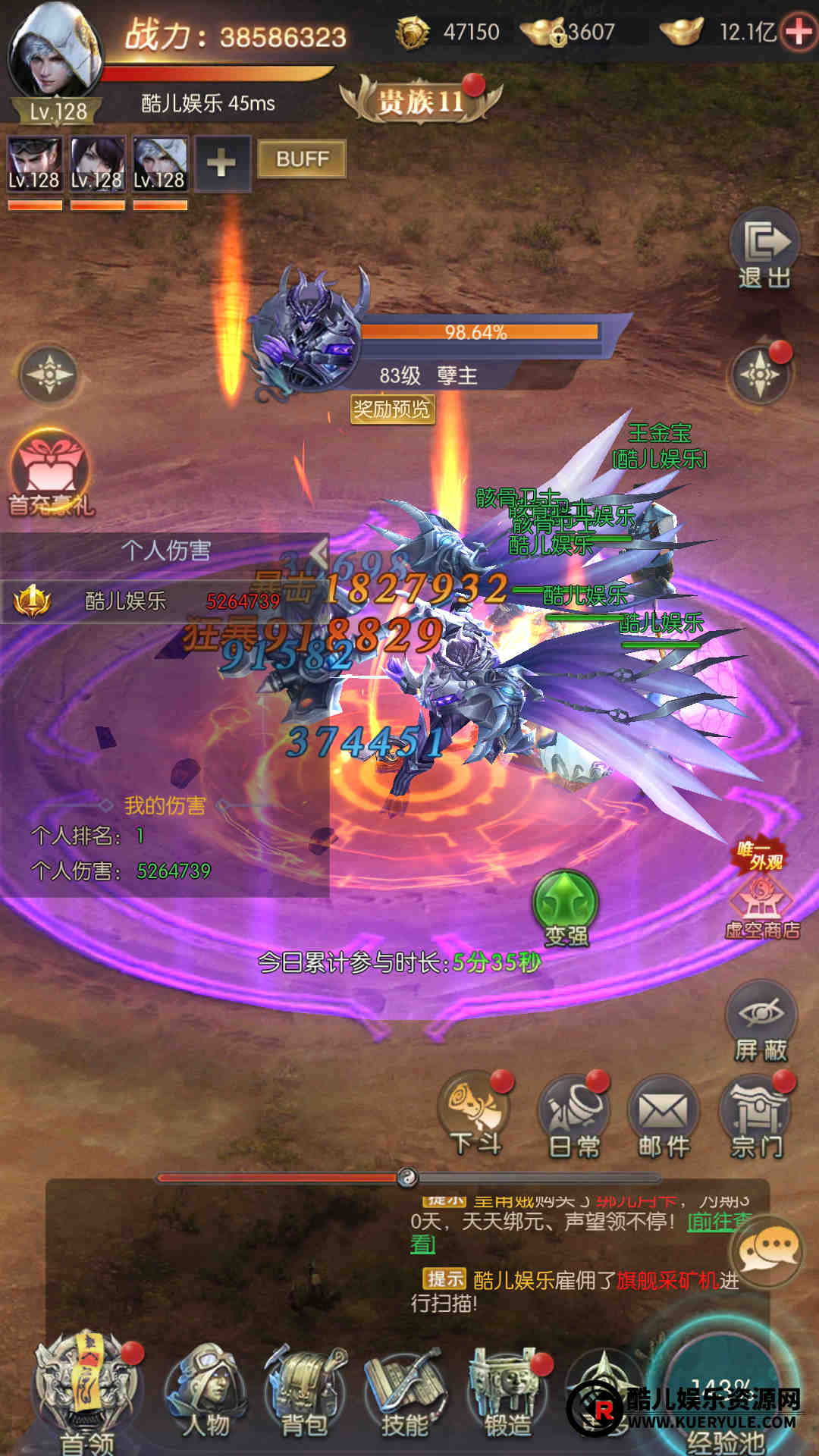819x1456 pixels.
Task: Open the 宗门 sect menu
Action: coord(757,1116)
